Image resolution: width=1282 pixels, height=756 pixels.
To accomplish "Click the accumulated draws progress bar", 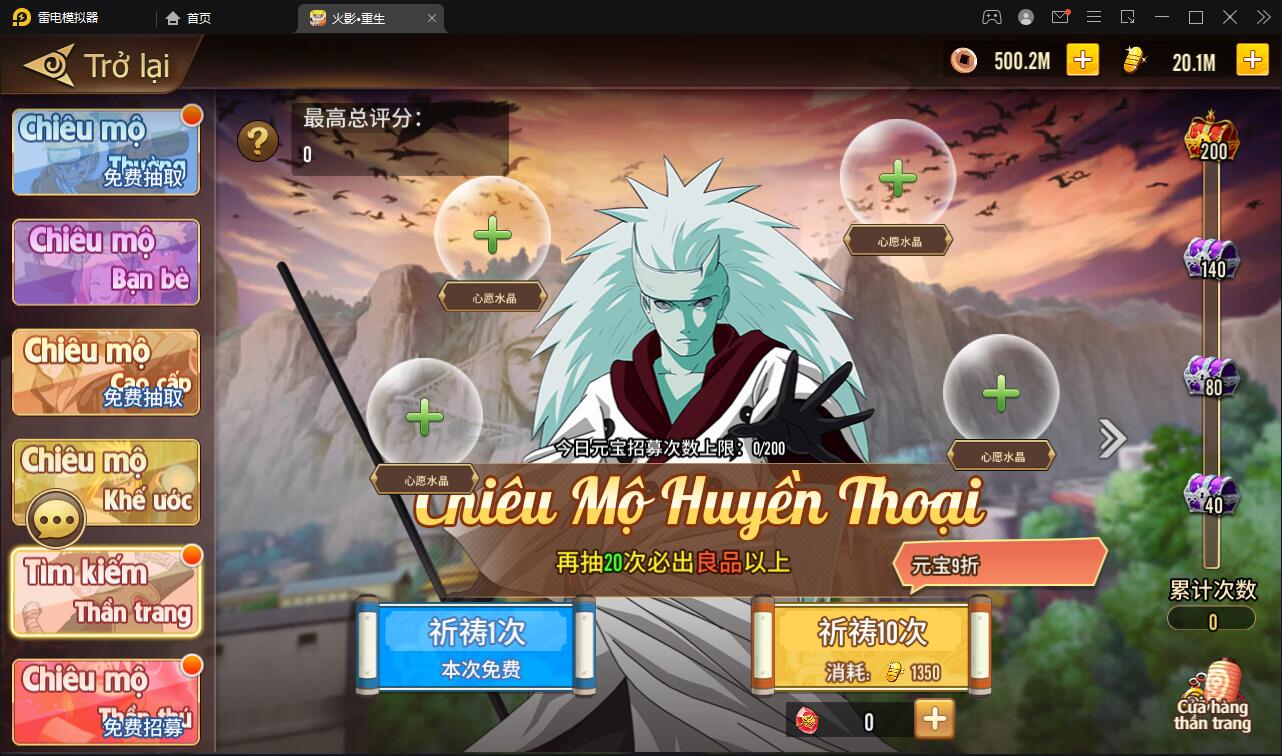I will (x=1210, y=619).
